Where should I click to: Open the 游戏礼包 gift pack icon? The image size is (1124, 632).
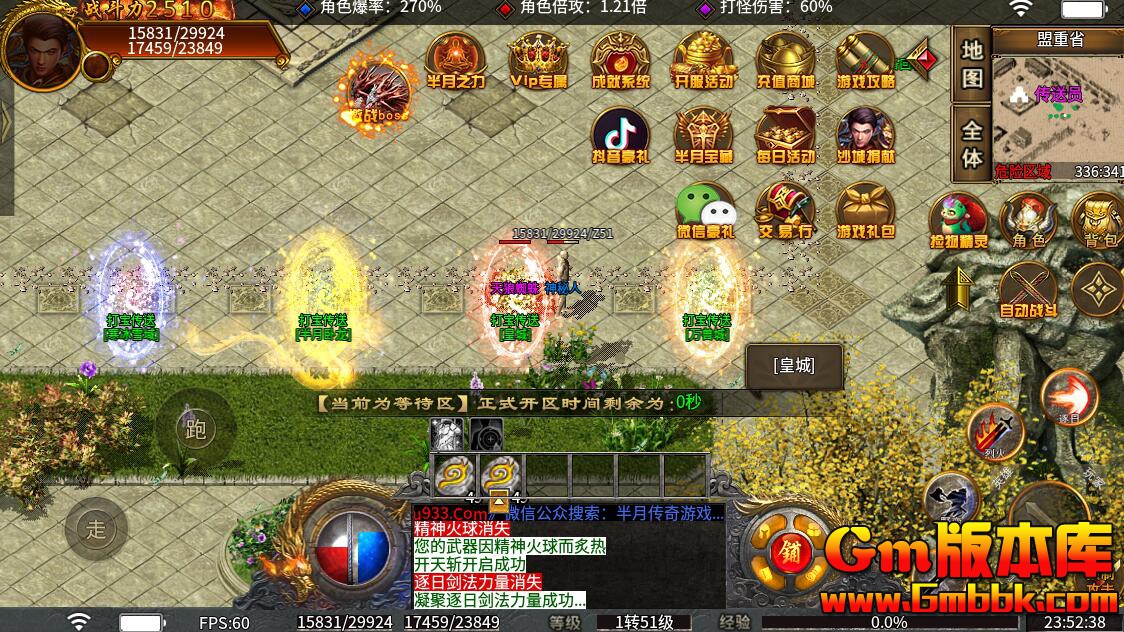click(866, 211)
